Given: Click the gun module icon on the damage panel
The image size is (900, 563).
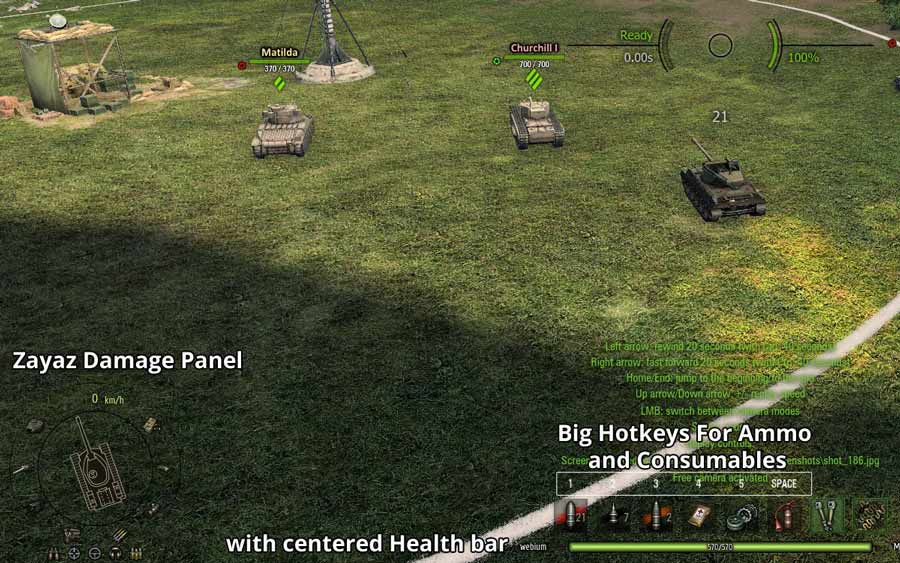Looking at the screenshot, I should (22, 468).
